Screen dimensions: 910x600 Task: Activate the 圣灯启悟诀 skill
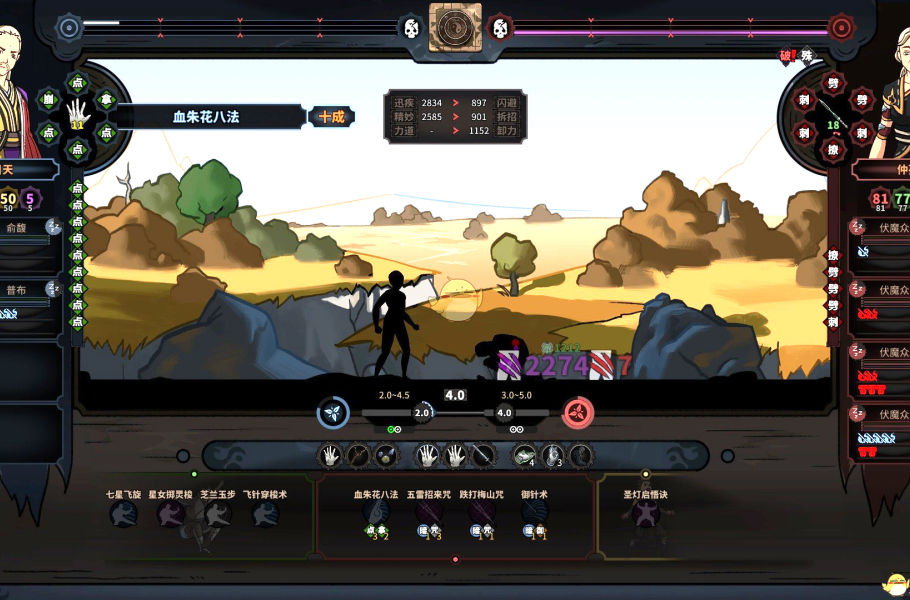[645, 514]
